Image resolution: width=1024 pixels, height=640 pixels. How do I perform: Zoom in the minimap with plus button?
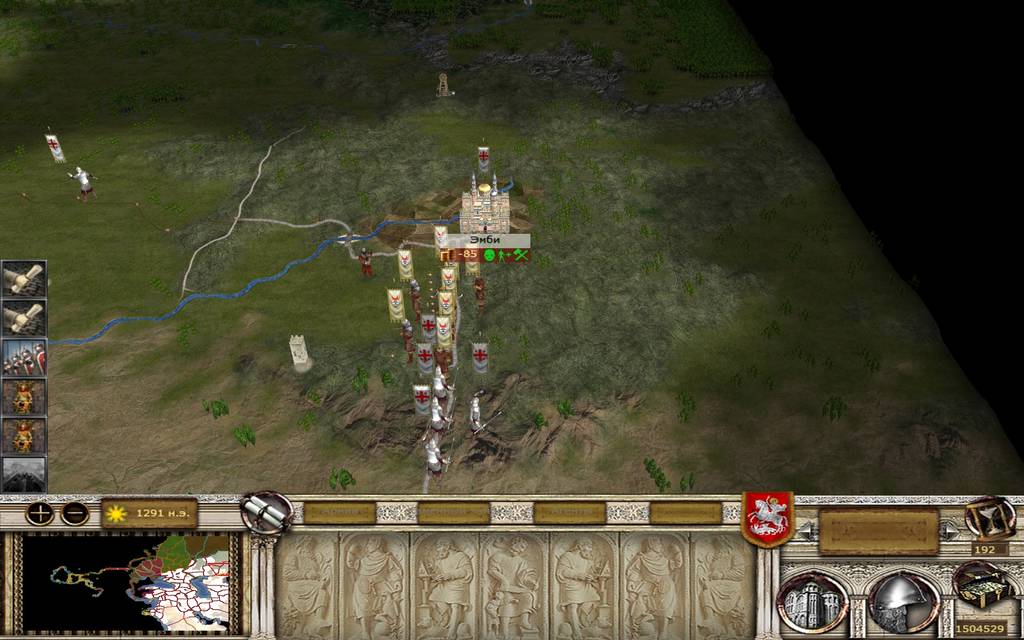pos(40,514)
